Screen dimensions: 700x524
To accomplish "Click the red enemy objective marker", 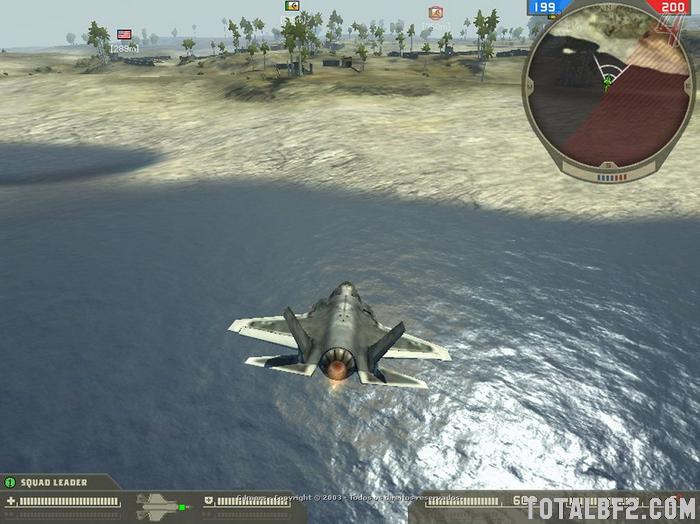I will pos(435,12).
